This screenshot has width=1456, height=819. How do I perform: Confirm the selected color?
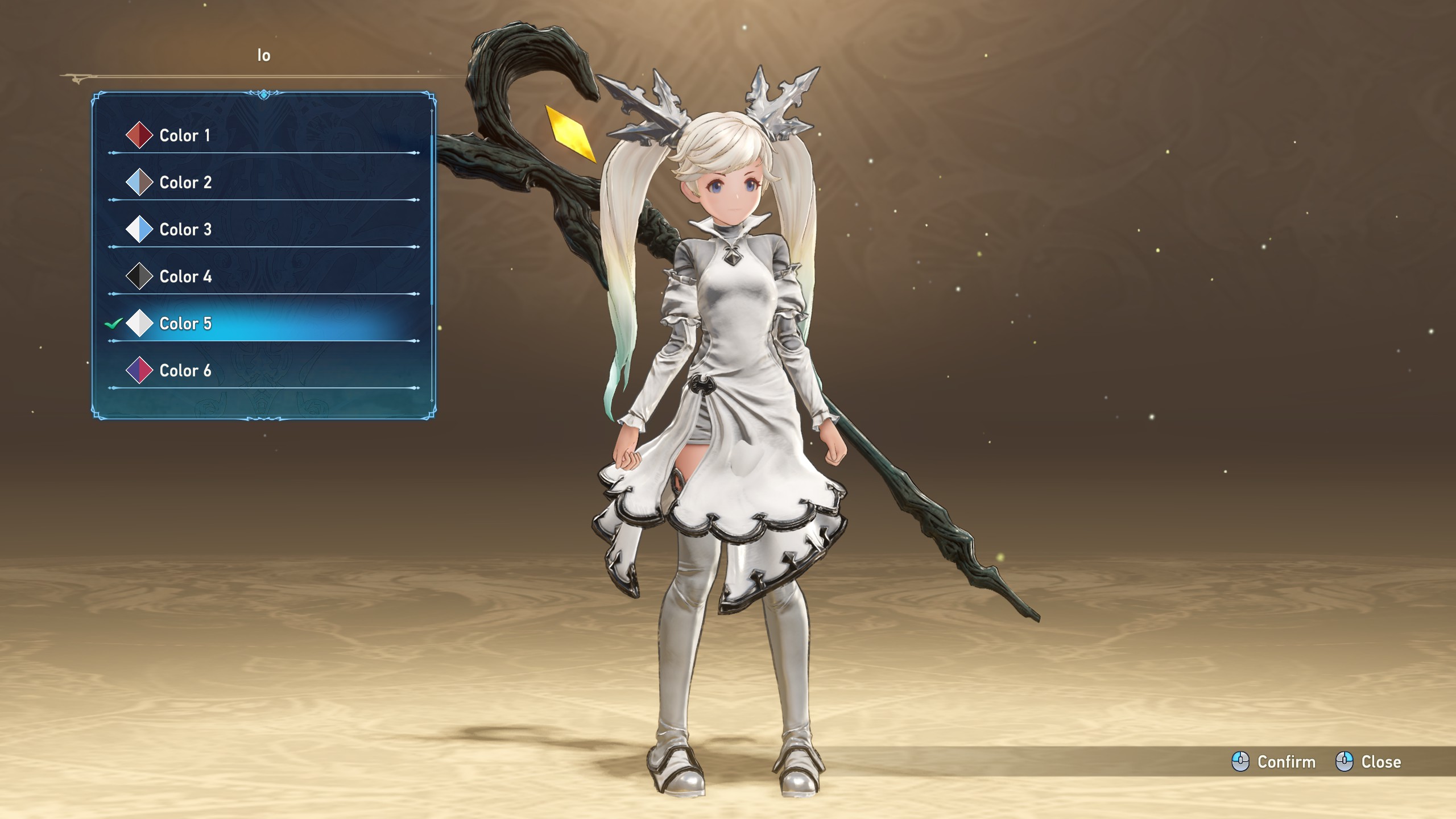pyautogui.click(x=1274, y=762)
